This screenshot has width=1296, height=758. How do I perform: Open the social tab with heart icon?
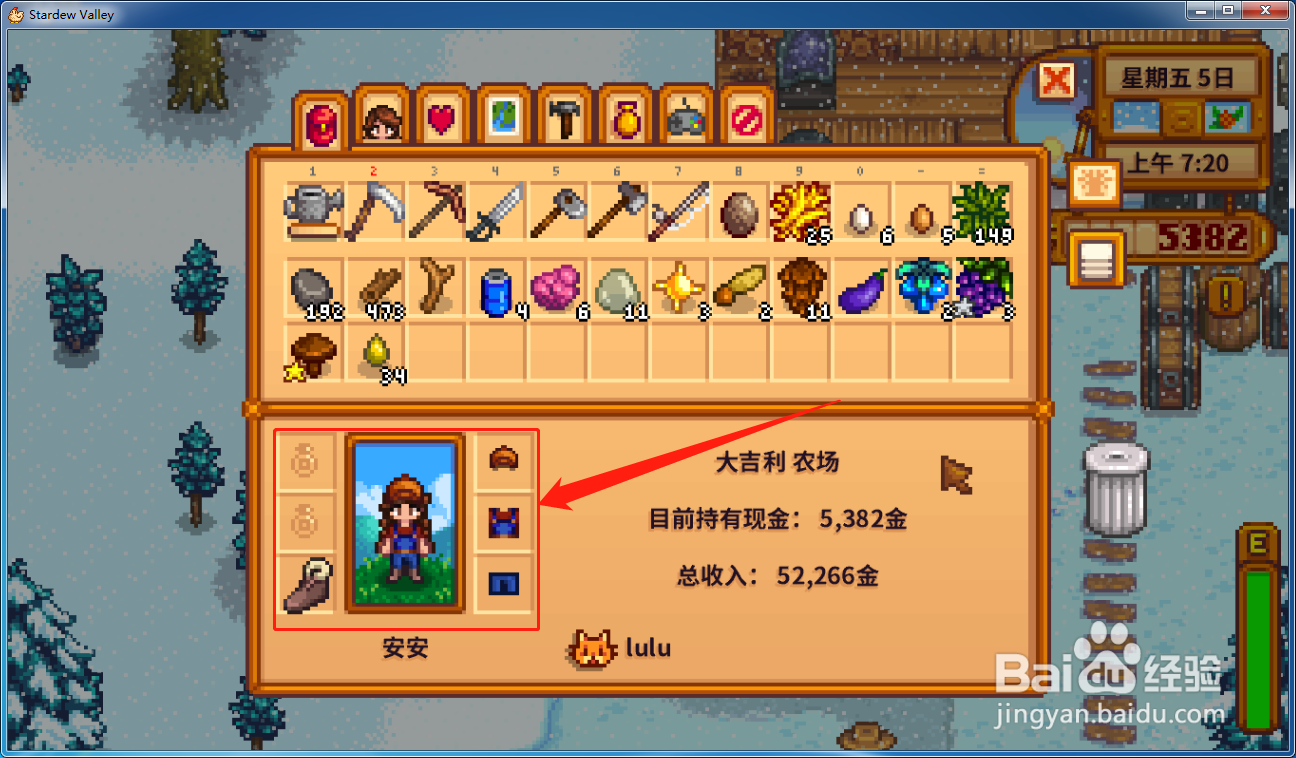(x=442, y=120)
